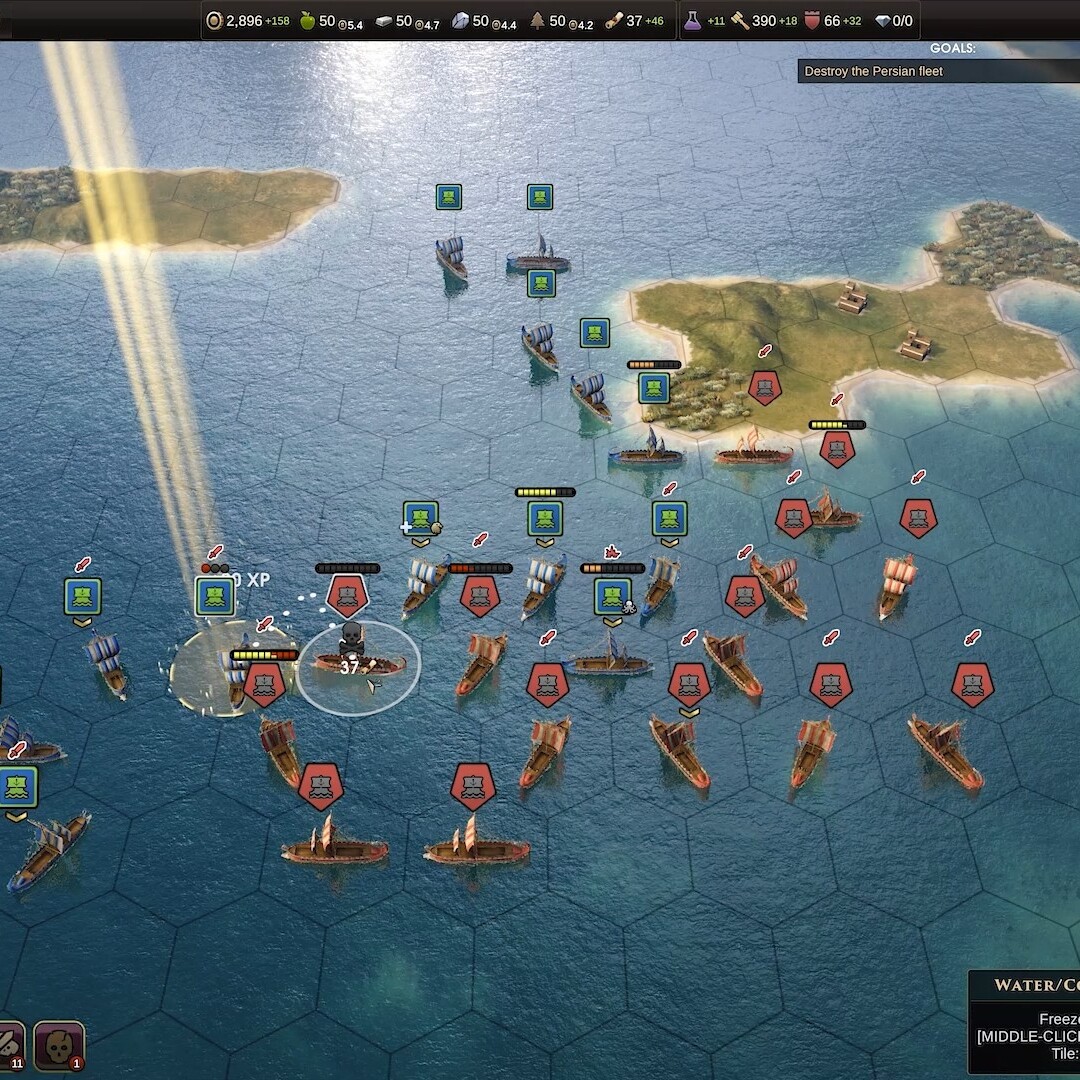Select the red training shield icon
The width and height of the screenshot is (1080, 1080).
(x=812, y=20)
